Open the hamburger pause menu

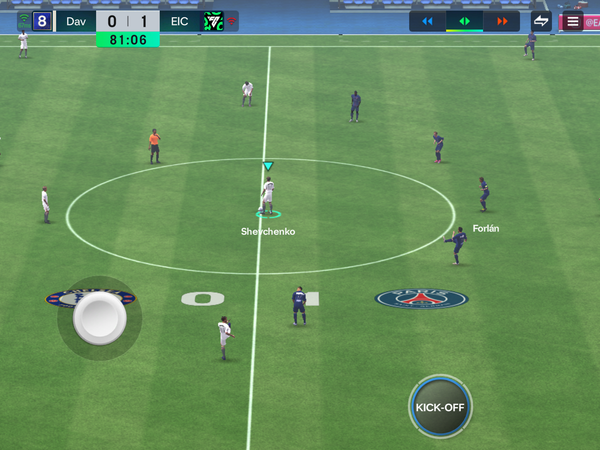pyautogui.click(x=572, y=21)
